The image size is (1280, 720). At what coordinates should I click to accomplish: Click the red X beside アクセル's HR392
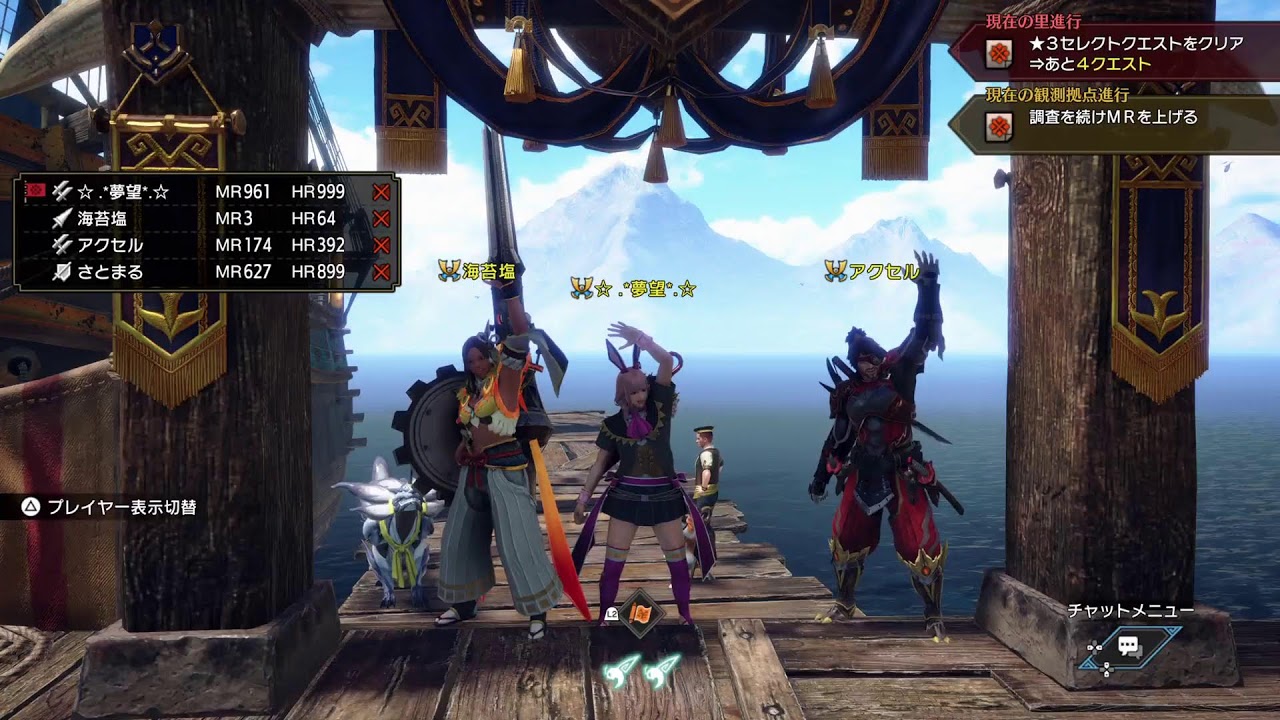(x=380, y=245)
